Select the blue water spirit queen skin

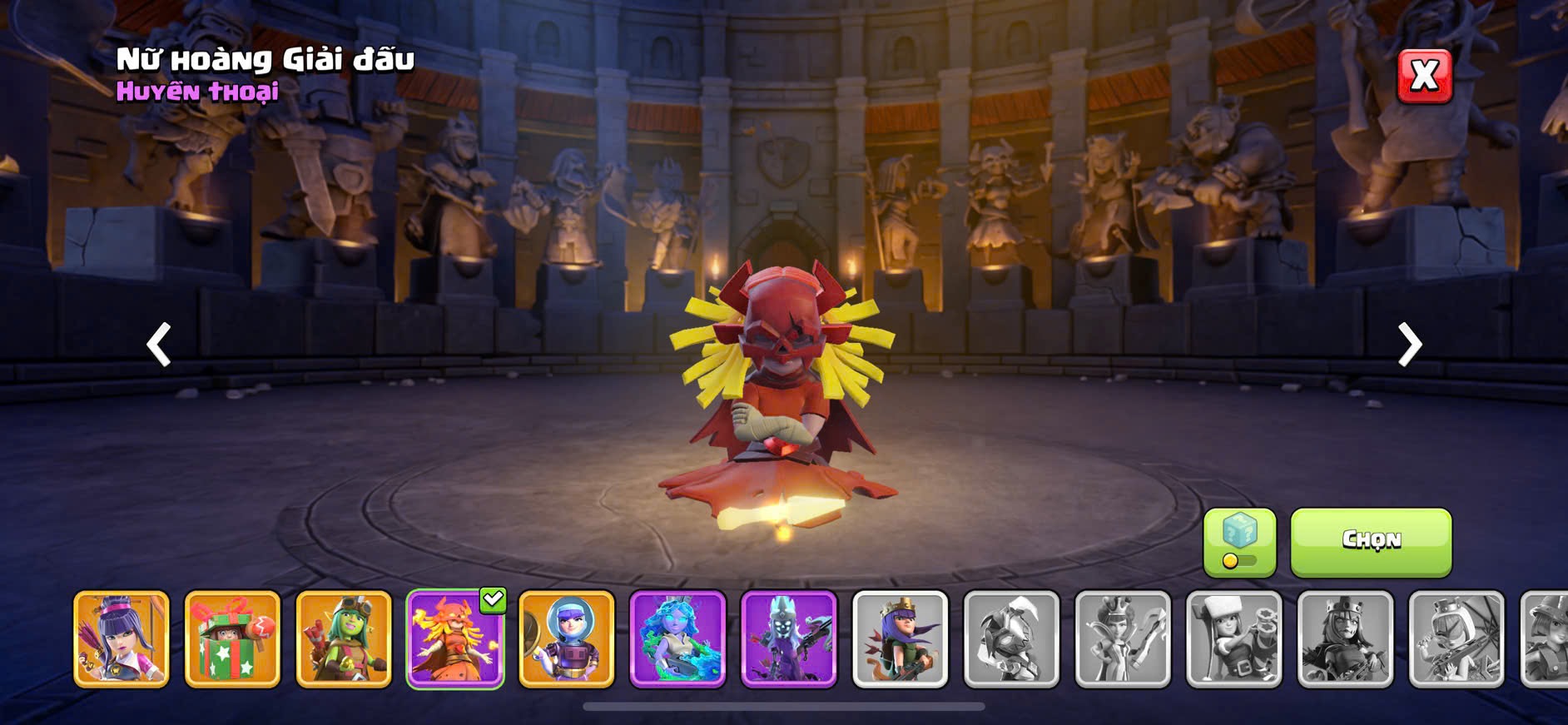click(677, 639)
